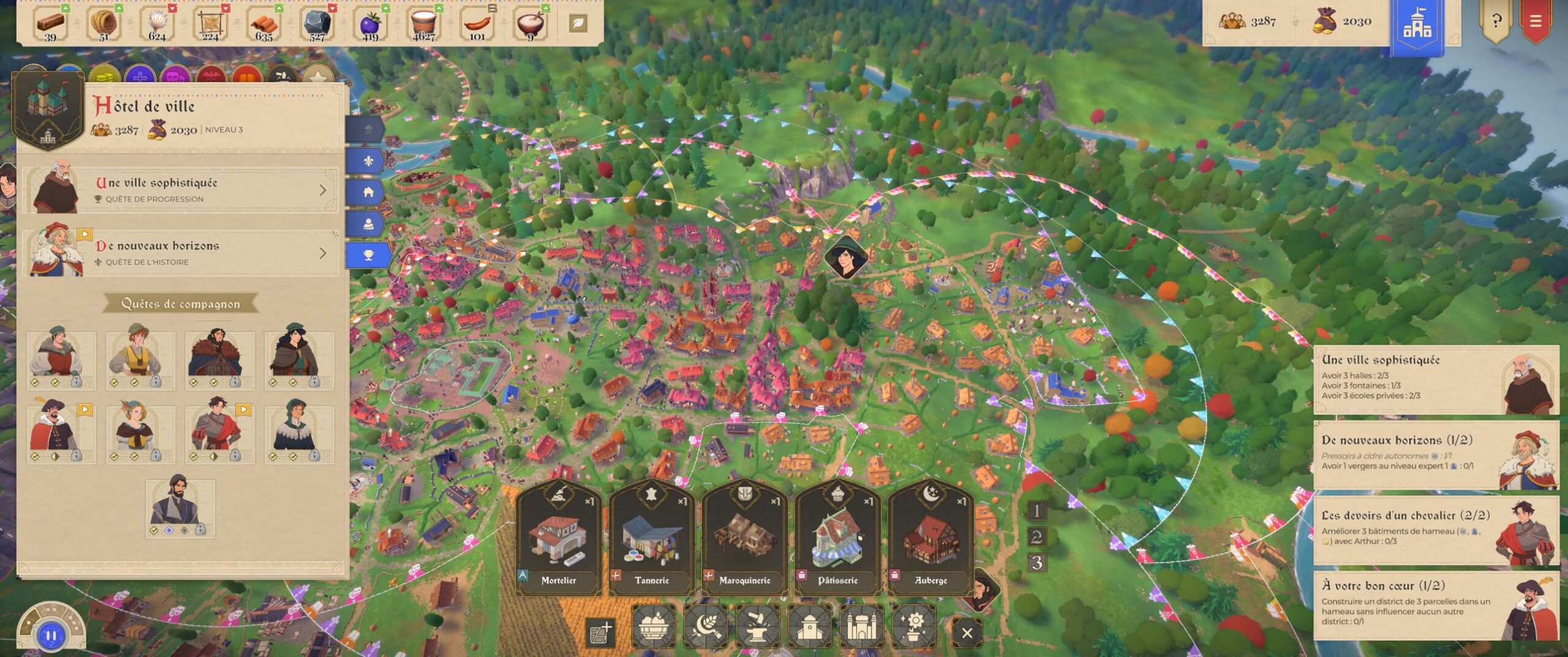The width and height of the screenshot is (1568, 657).
Task: Open 'À votre bon cœur' quest tracker entry
Action: click(x=1436, y=604)
